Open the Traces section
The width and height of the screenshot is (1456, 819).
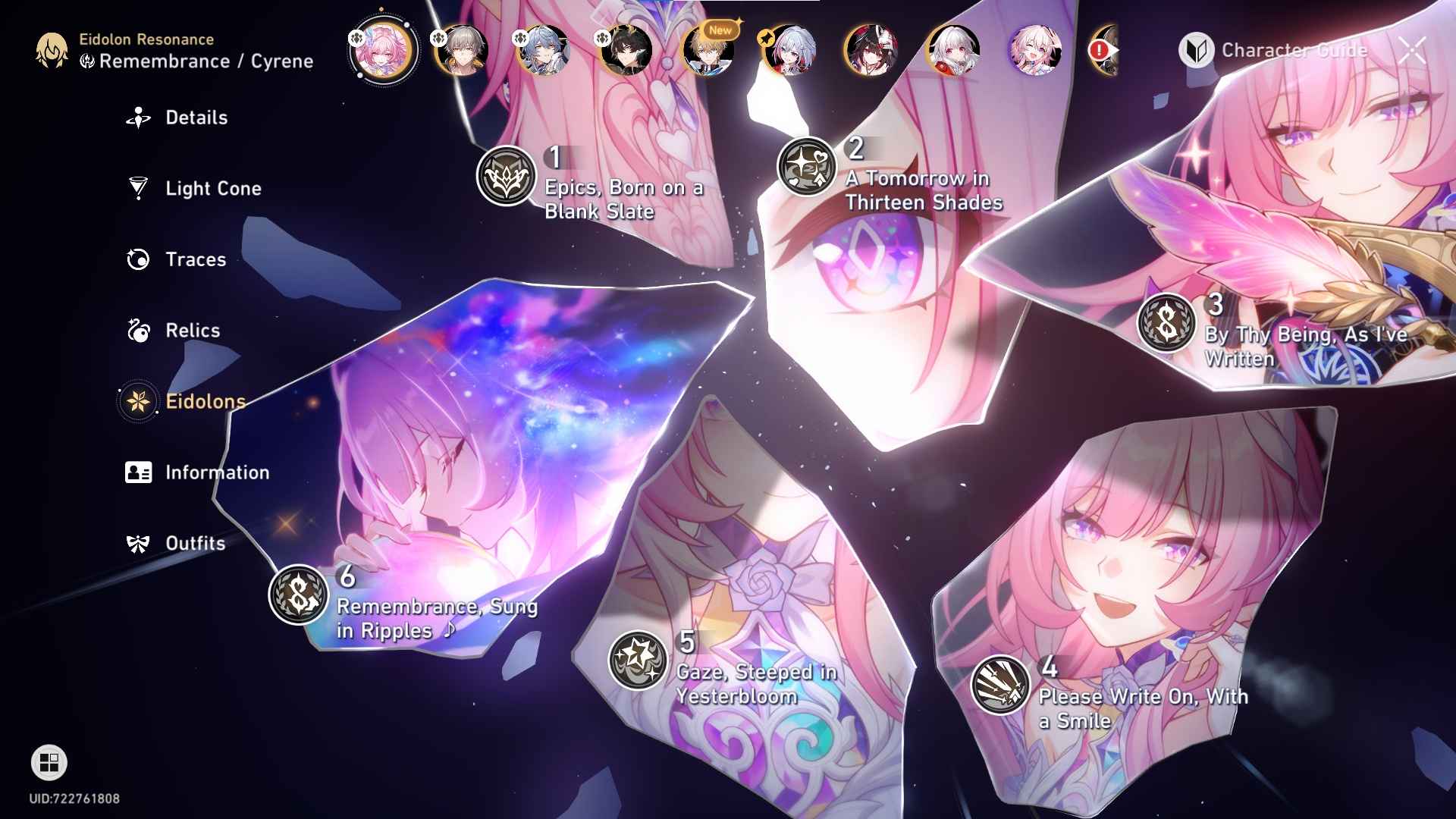pyautogui.click(x=195, y=259)
